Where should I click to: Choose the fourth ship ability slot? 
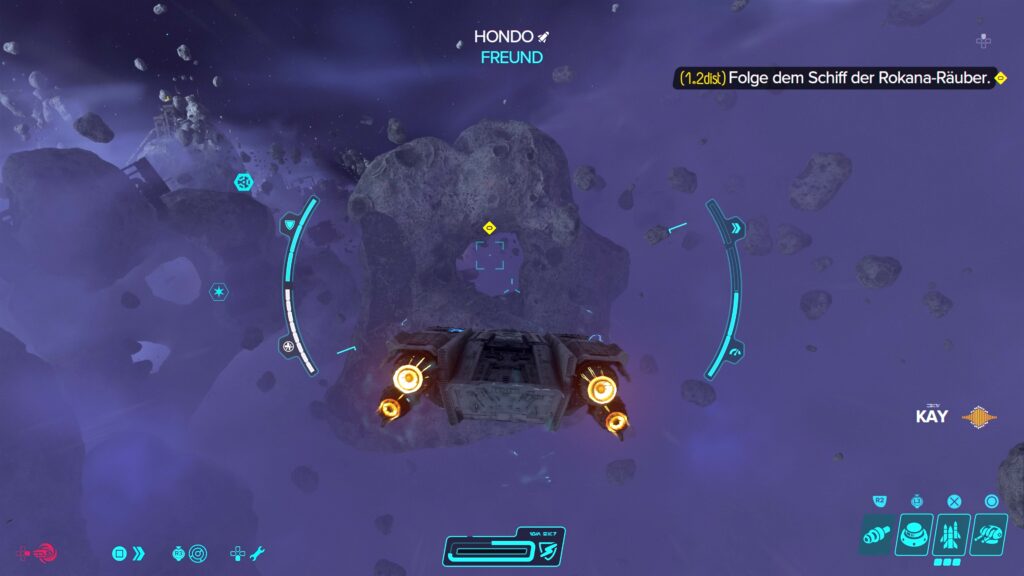point(989,535)
